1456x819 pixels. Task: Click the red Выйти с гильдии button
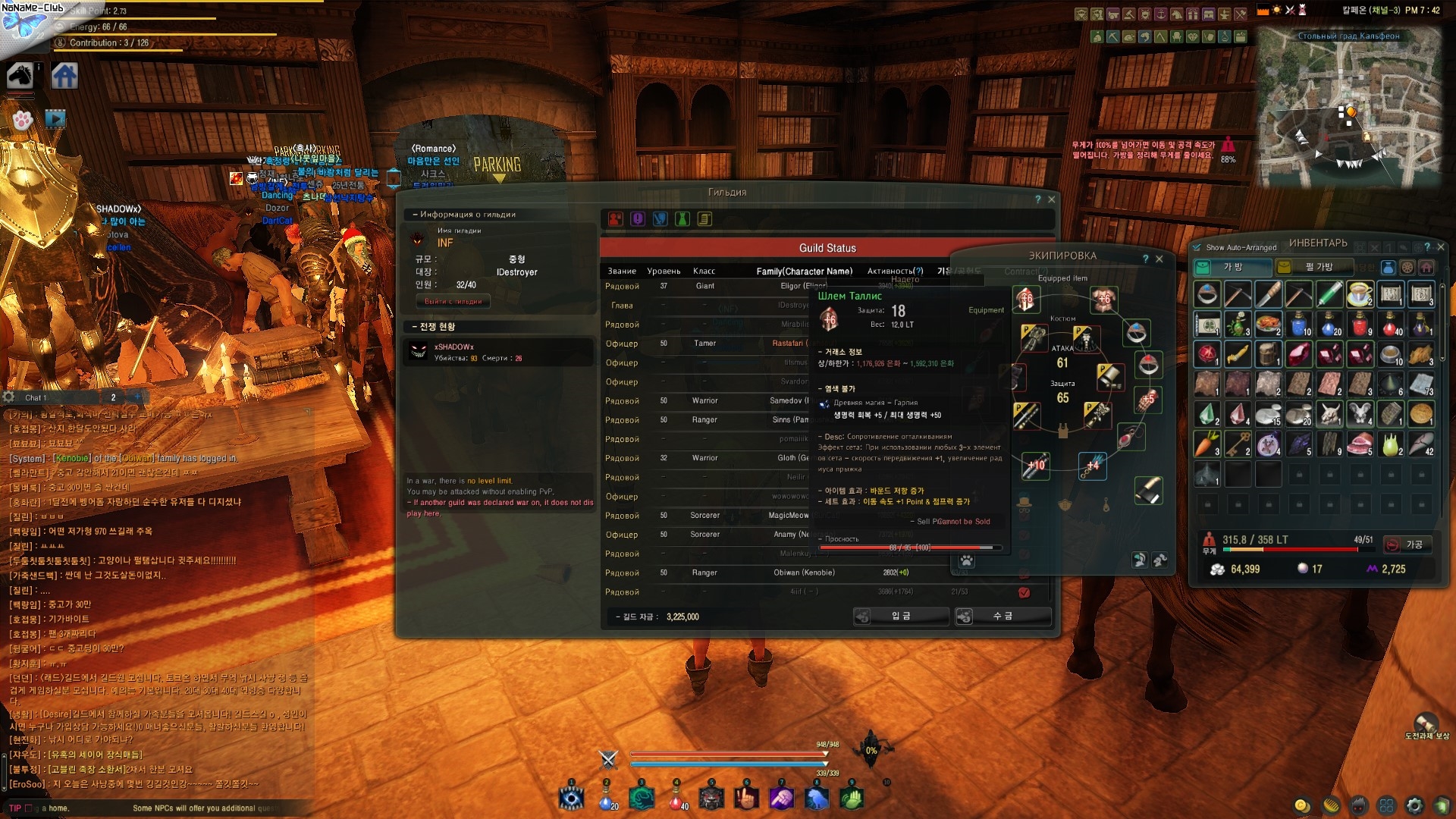click(x=453, y=301)
